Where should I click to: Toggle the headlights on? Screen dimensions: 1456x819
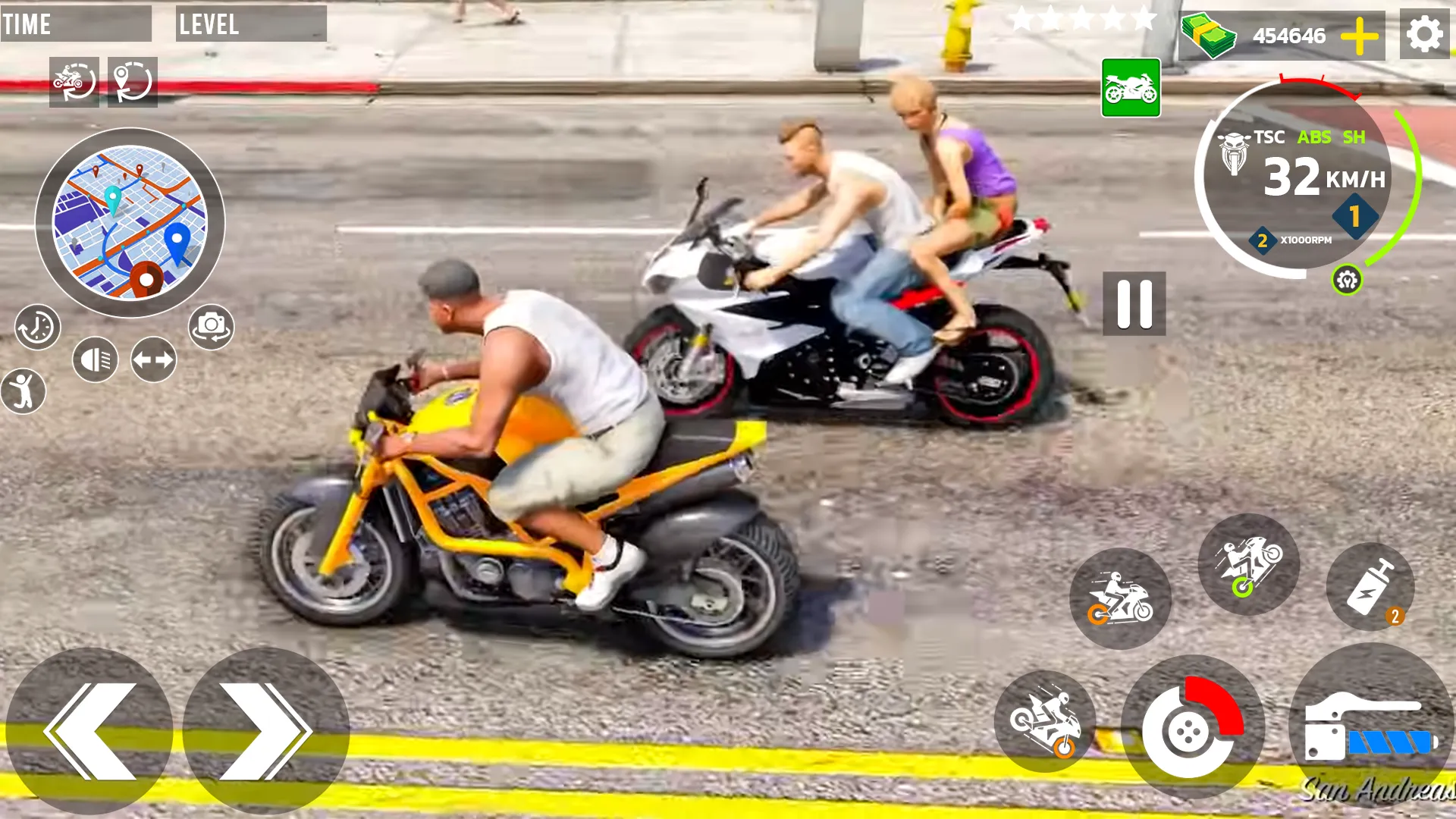(x=96, y=356)
